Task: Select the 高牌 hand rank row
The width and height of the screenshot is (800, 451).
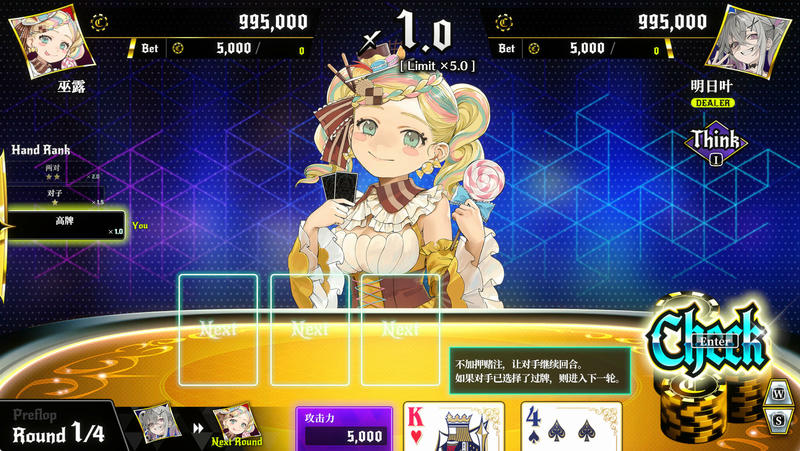Action: coord(68,225)
